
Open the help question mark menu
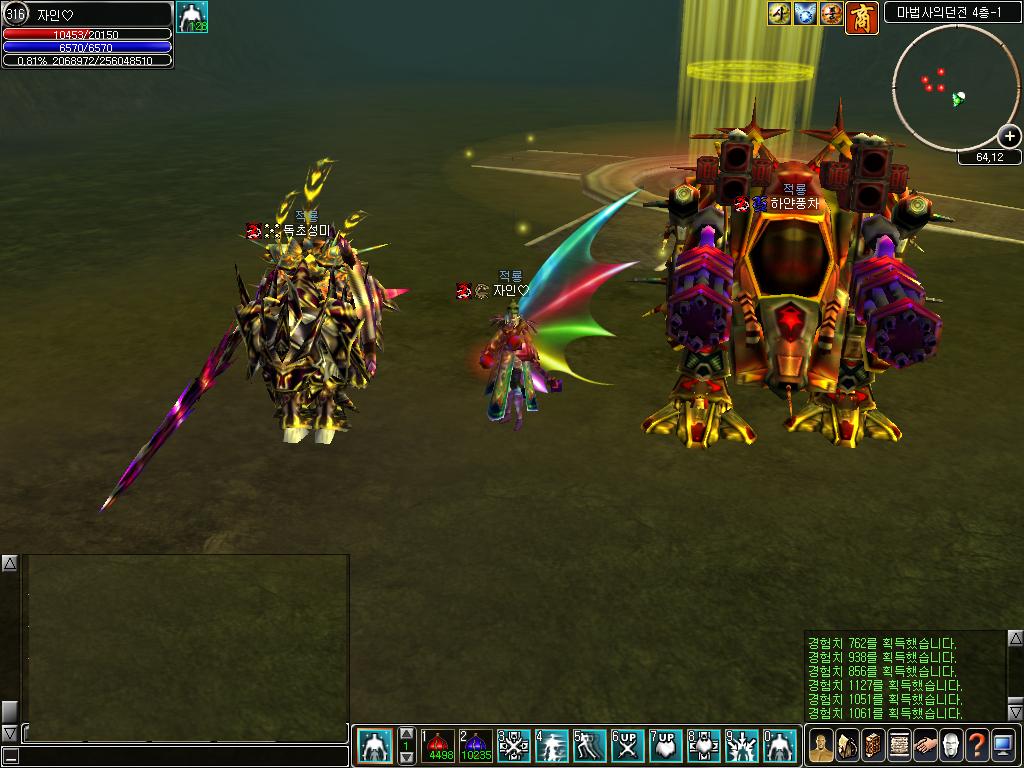tap(977, 745)
